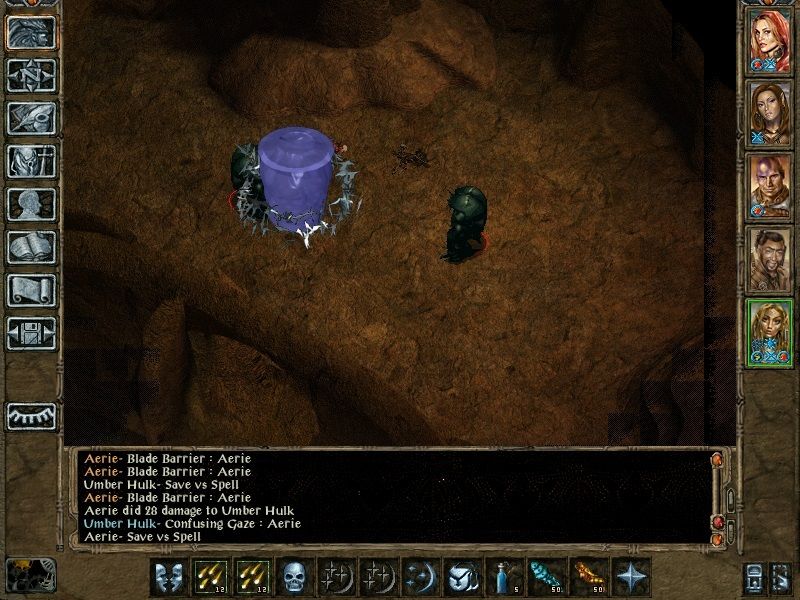Open the inventory screen
The height and width of the screenshot is (600, 800).
pos(31,161)
